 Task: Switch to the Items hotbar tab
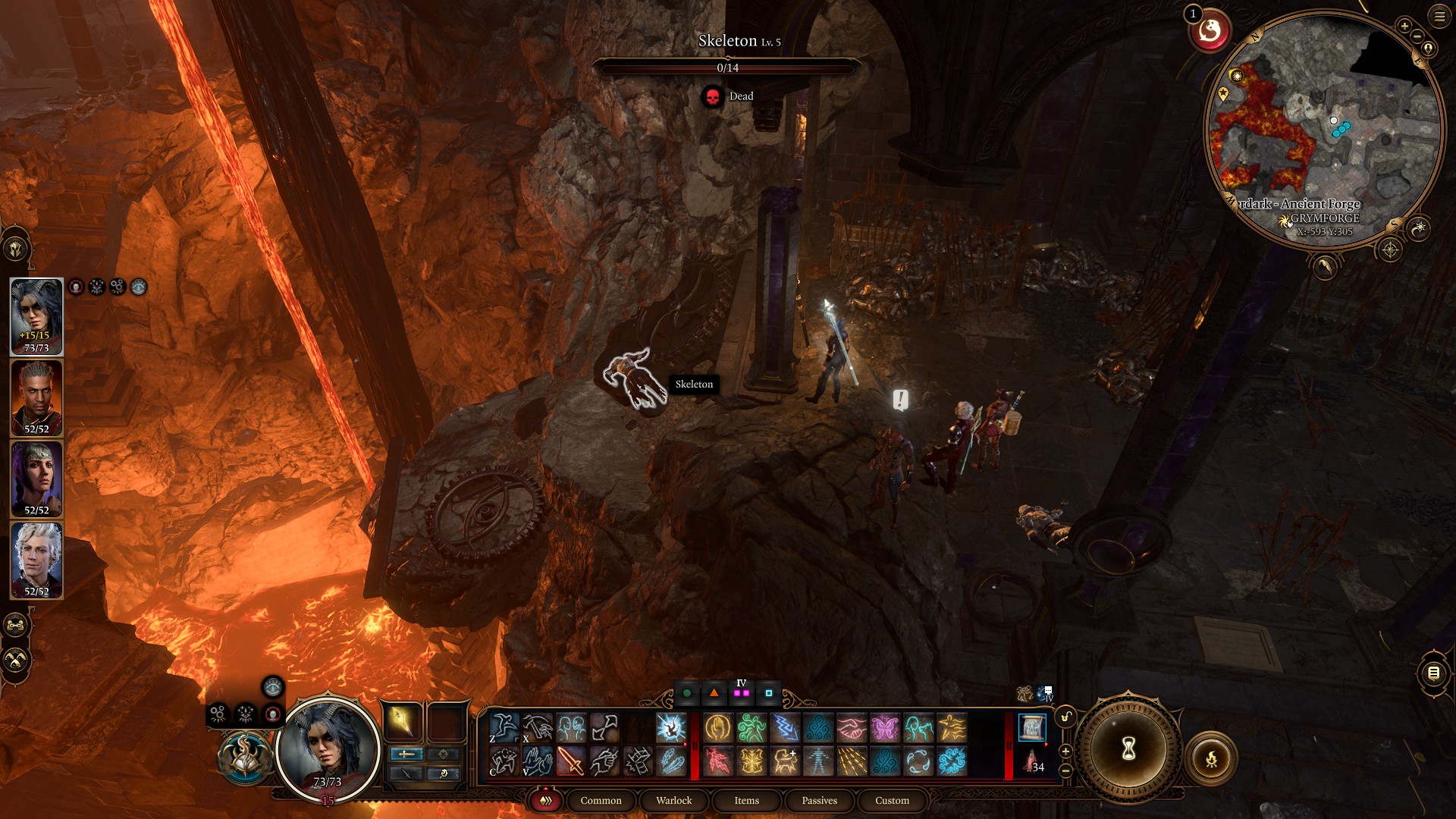point(746,800)
